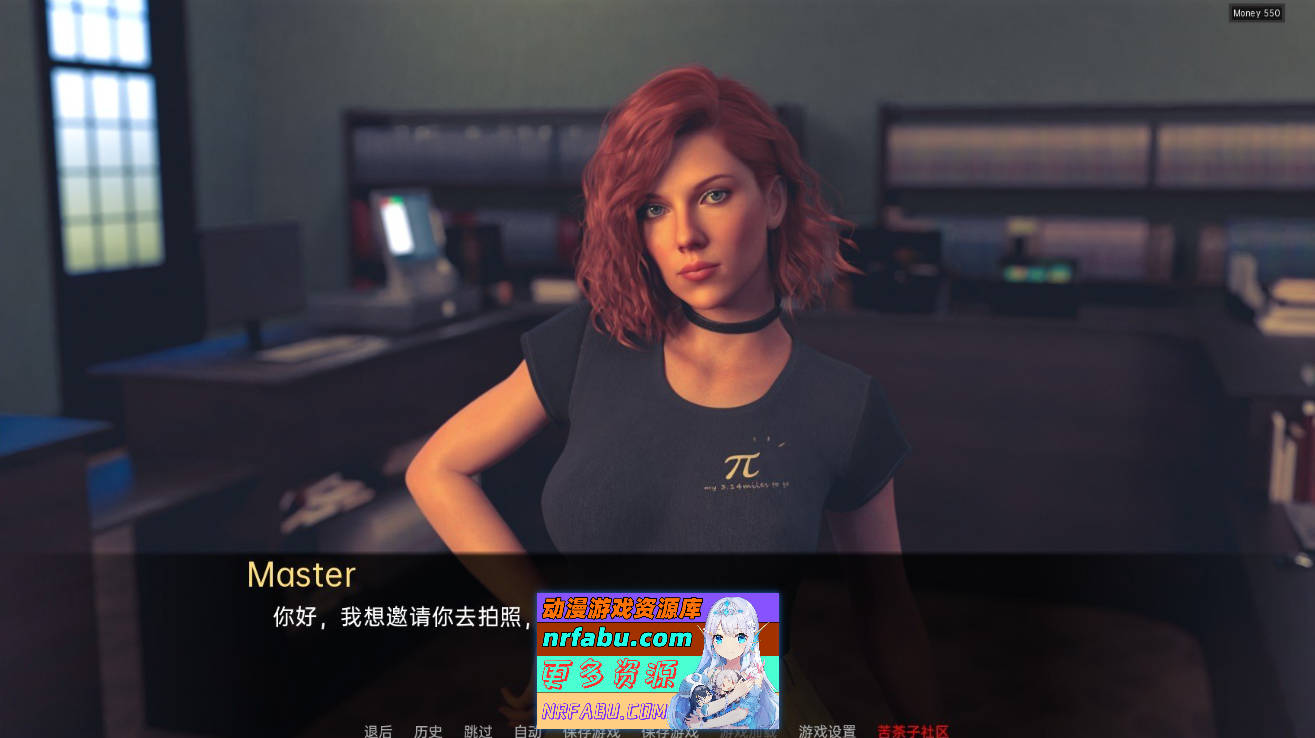Click the Money 550 indicator
Image resolution: width=1315 pixels, height=738 pixels.
tap(1257, 12)
